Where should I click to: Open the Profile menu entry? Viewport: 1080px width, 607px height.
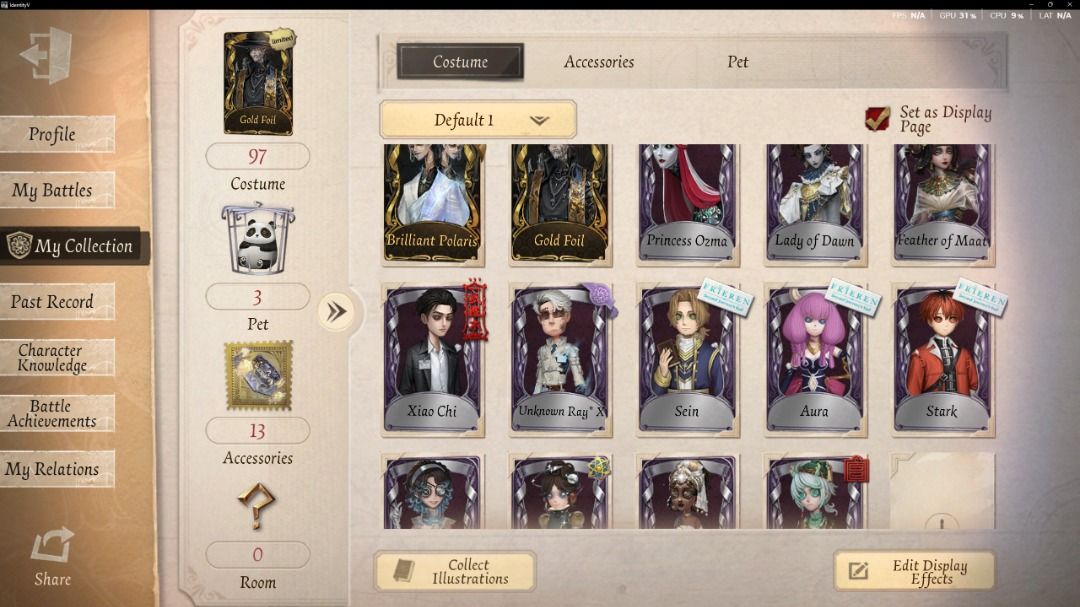pyautogui.click(x=57, y=134)
